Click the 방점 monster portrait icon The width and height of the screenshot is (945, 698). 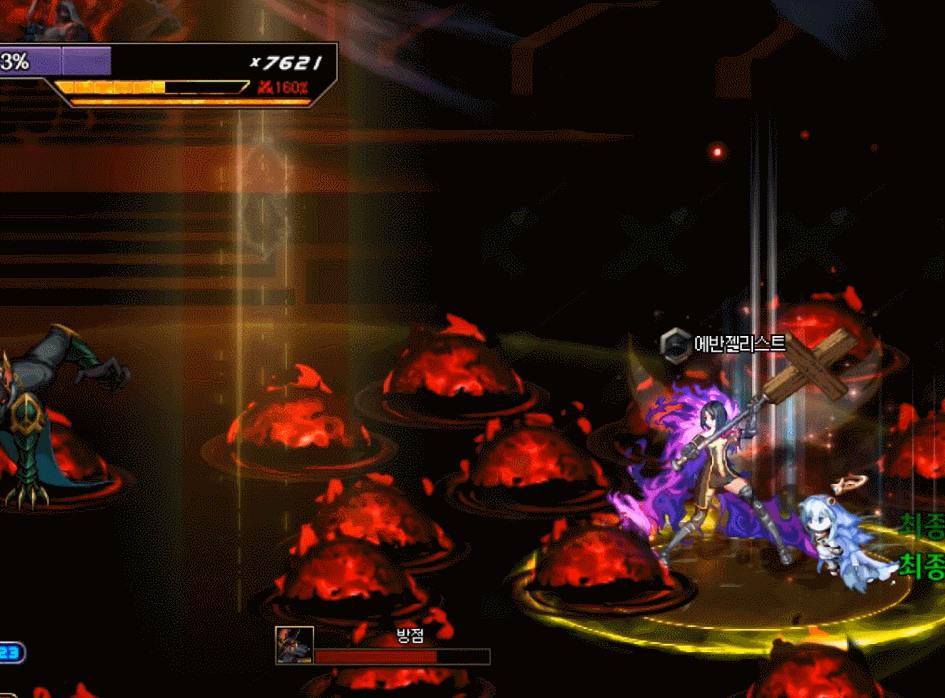coord(295,646)
